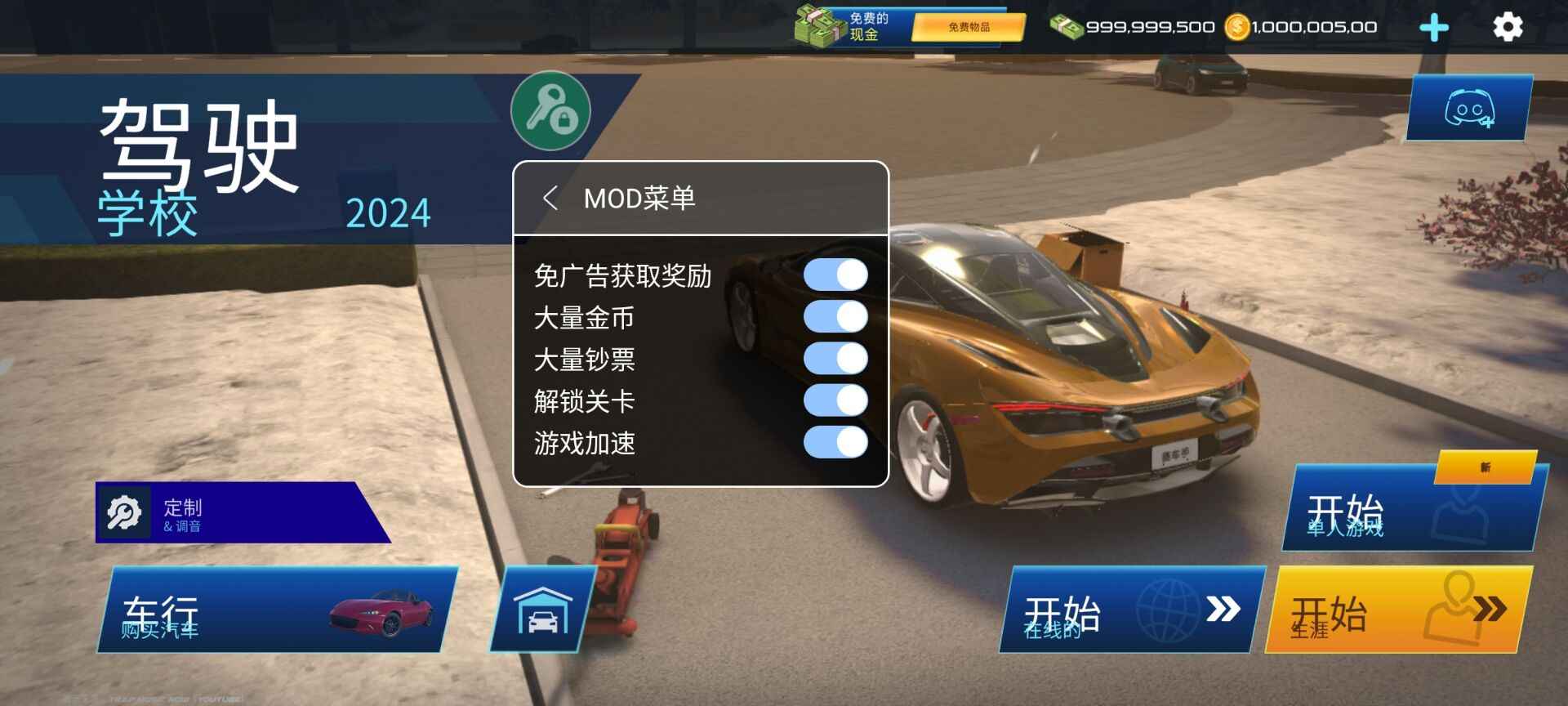This screenshot has height=706, width=1568.
Task: Toggle 免广告获取奖励 off
Action: (835, 275)
